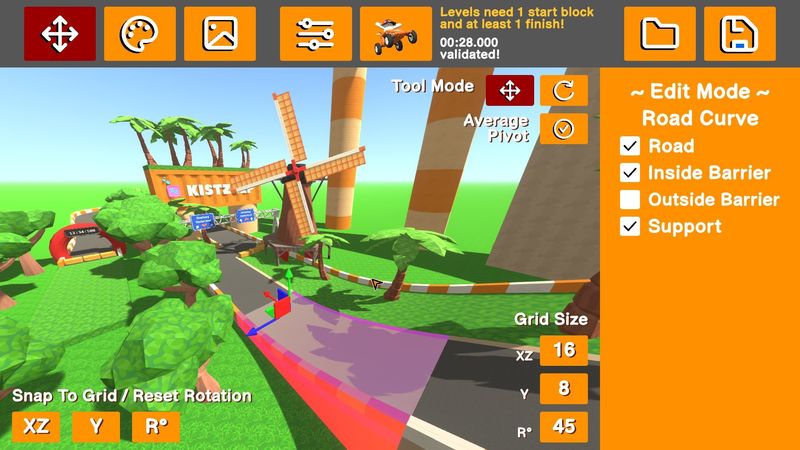The width and height of the screenshot is (800, 450).
Task: Change the Y grid size value 8
Action: (x=564, y=389)
